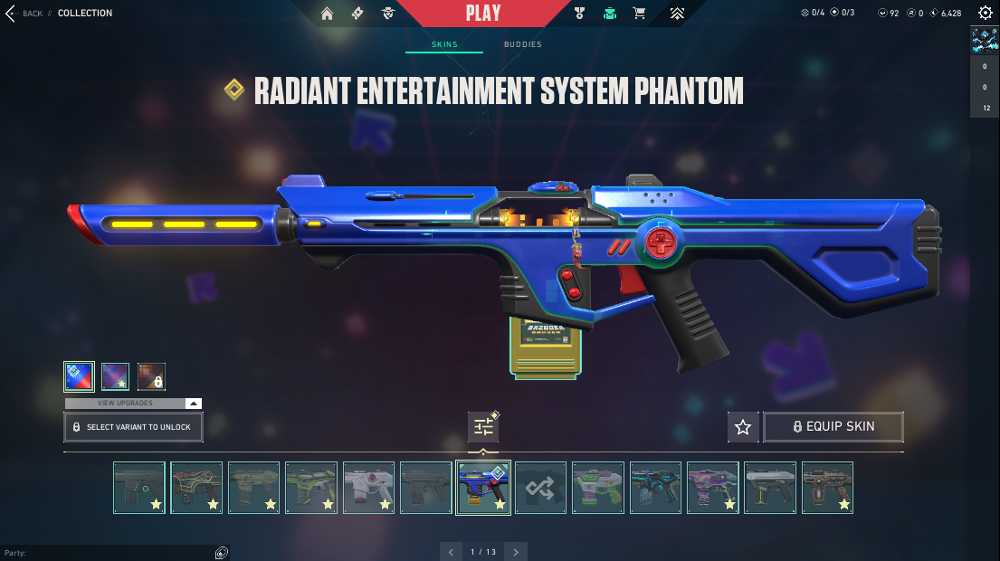The height and width of the screenshot is (561, 1000).
Task: Switch to the Buddies tab
Action: point(522,44)
